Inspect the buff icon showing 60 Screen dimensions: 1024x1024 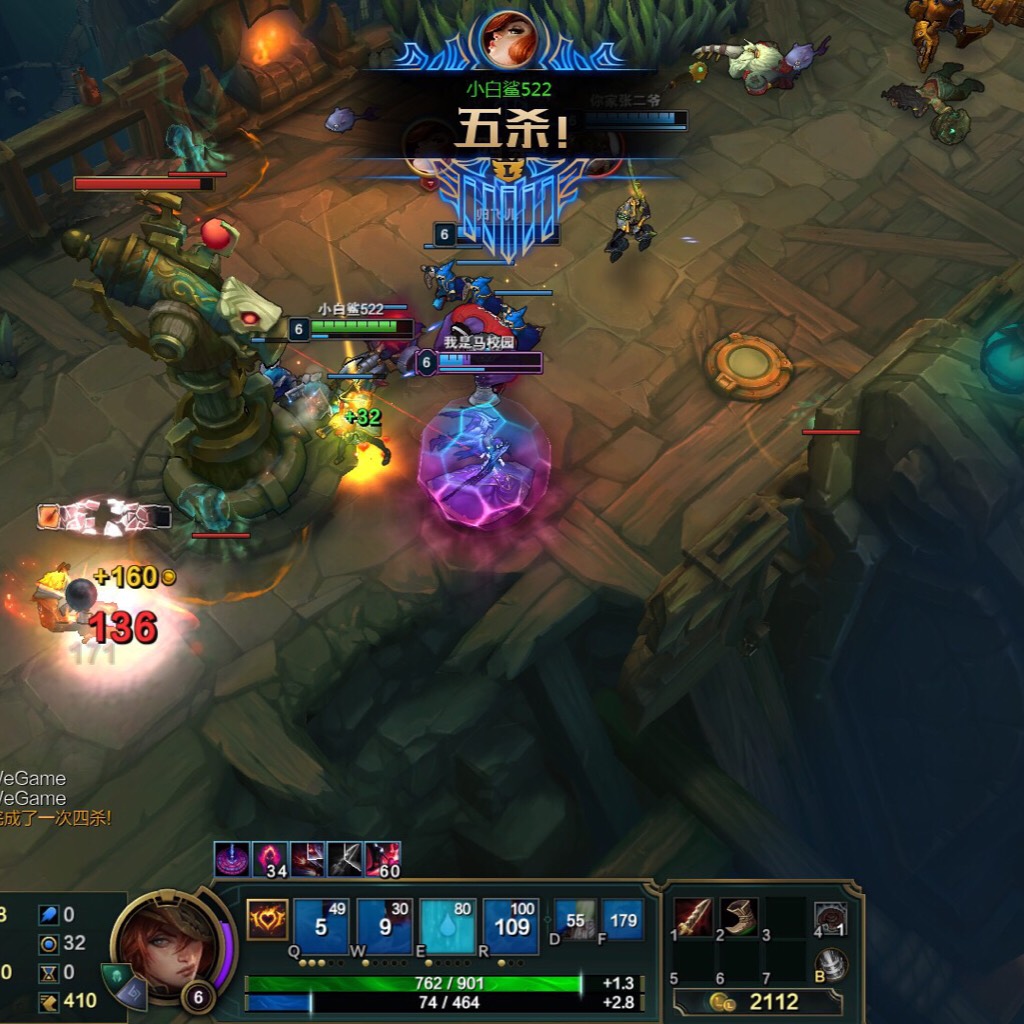[383, 859]
